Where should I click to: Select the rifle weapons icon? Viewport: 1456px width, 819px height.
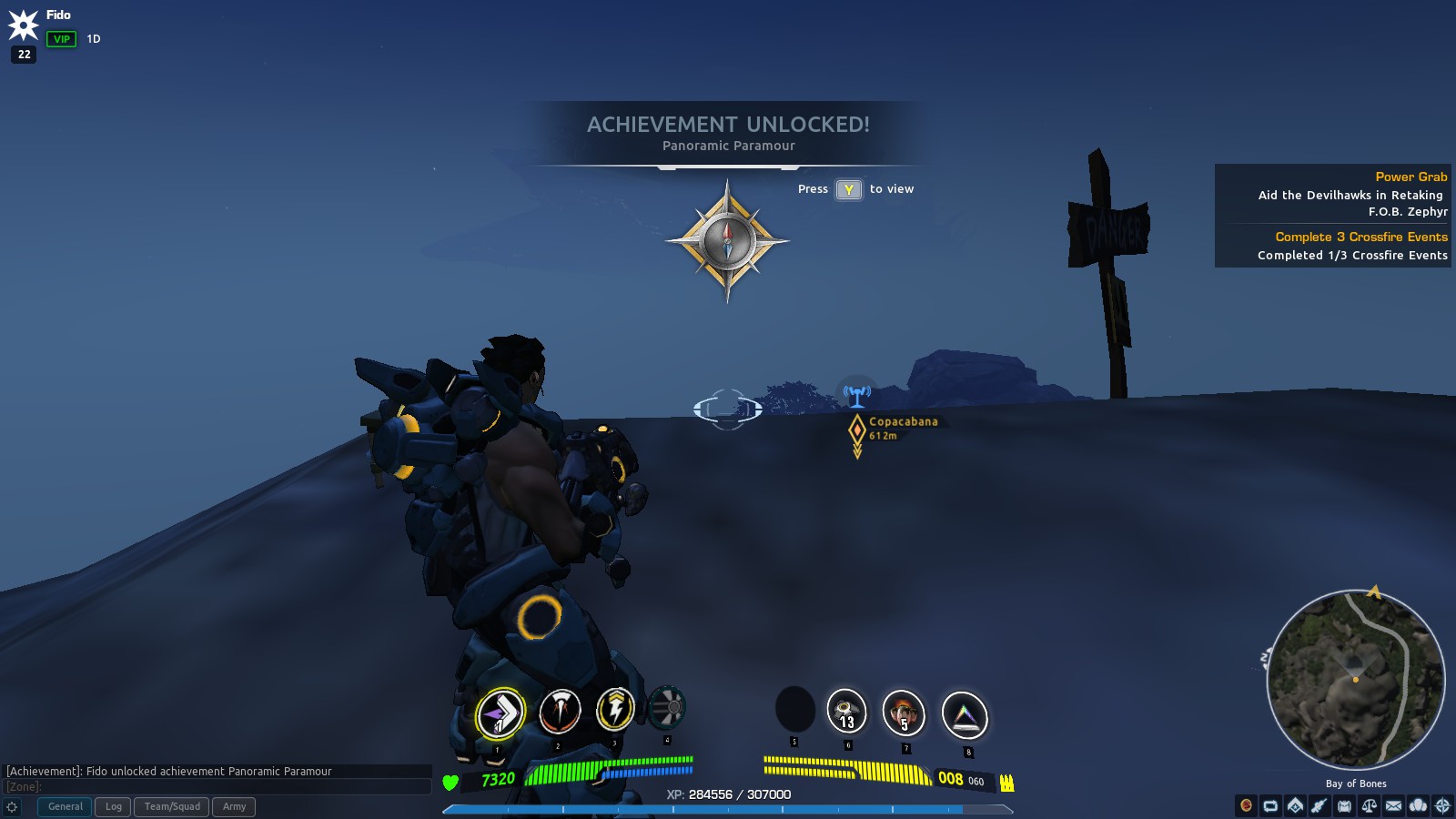pyautogui.click(x=1319, y=805)
